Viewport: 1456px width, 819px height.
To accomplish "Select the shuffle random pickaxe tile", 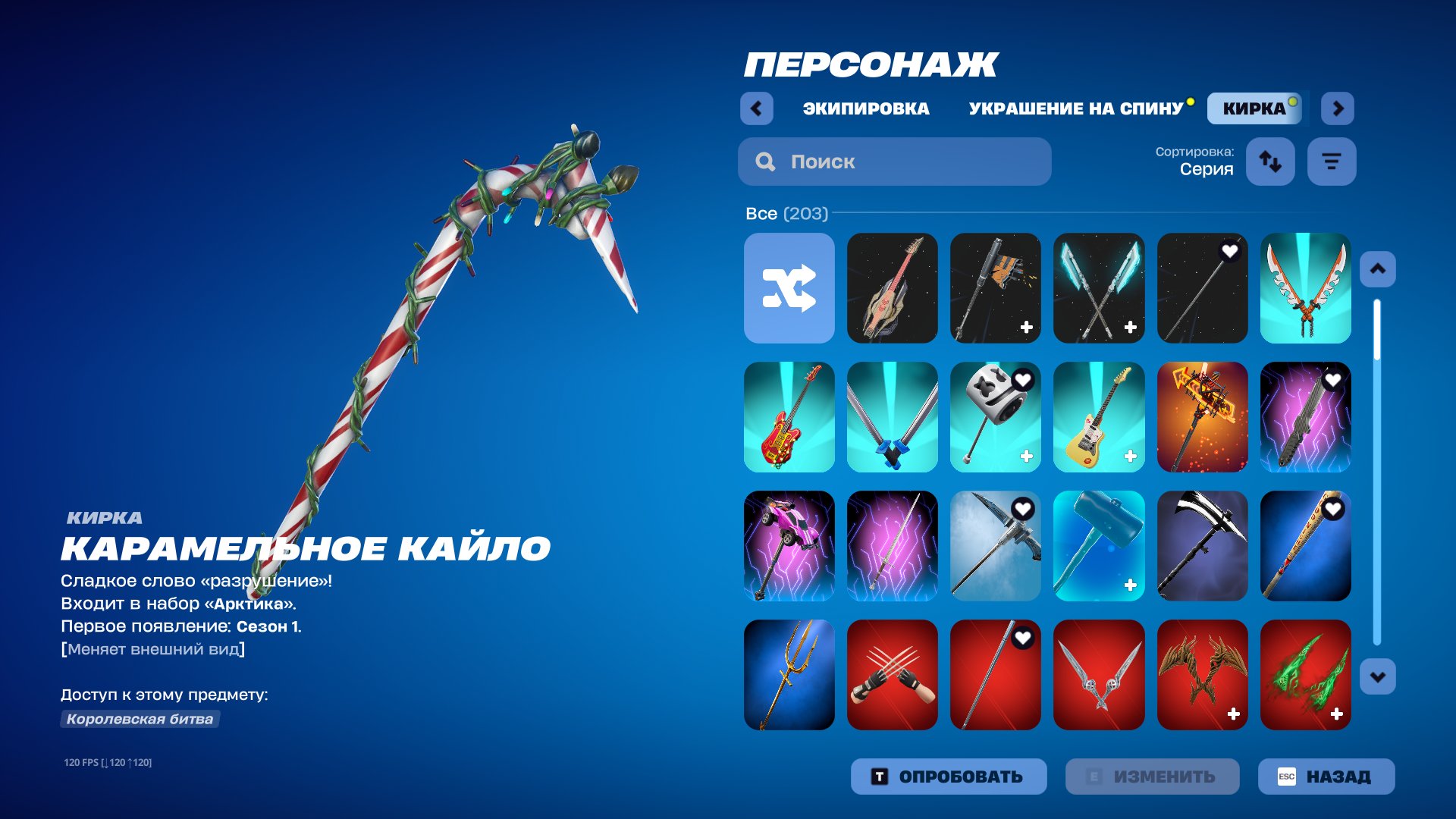I will [x=789, y=288].
